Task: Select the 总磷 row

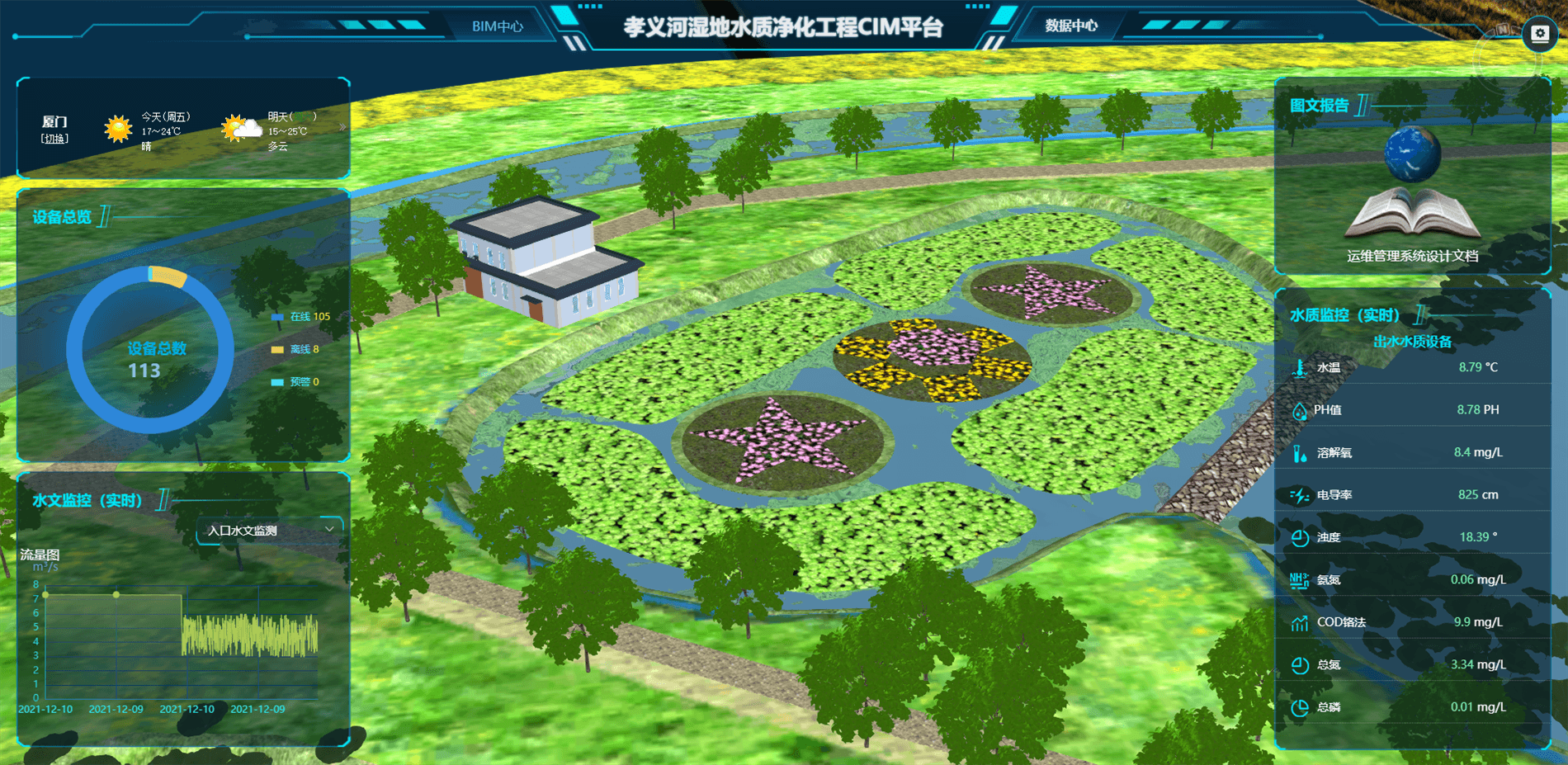Action: [x=1411, y=707]
